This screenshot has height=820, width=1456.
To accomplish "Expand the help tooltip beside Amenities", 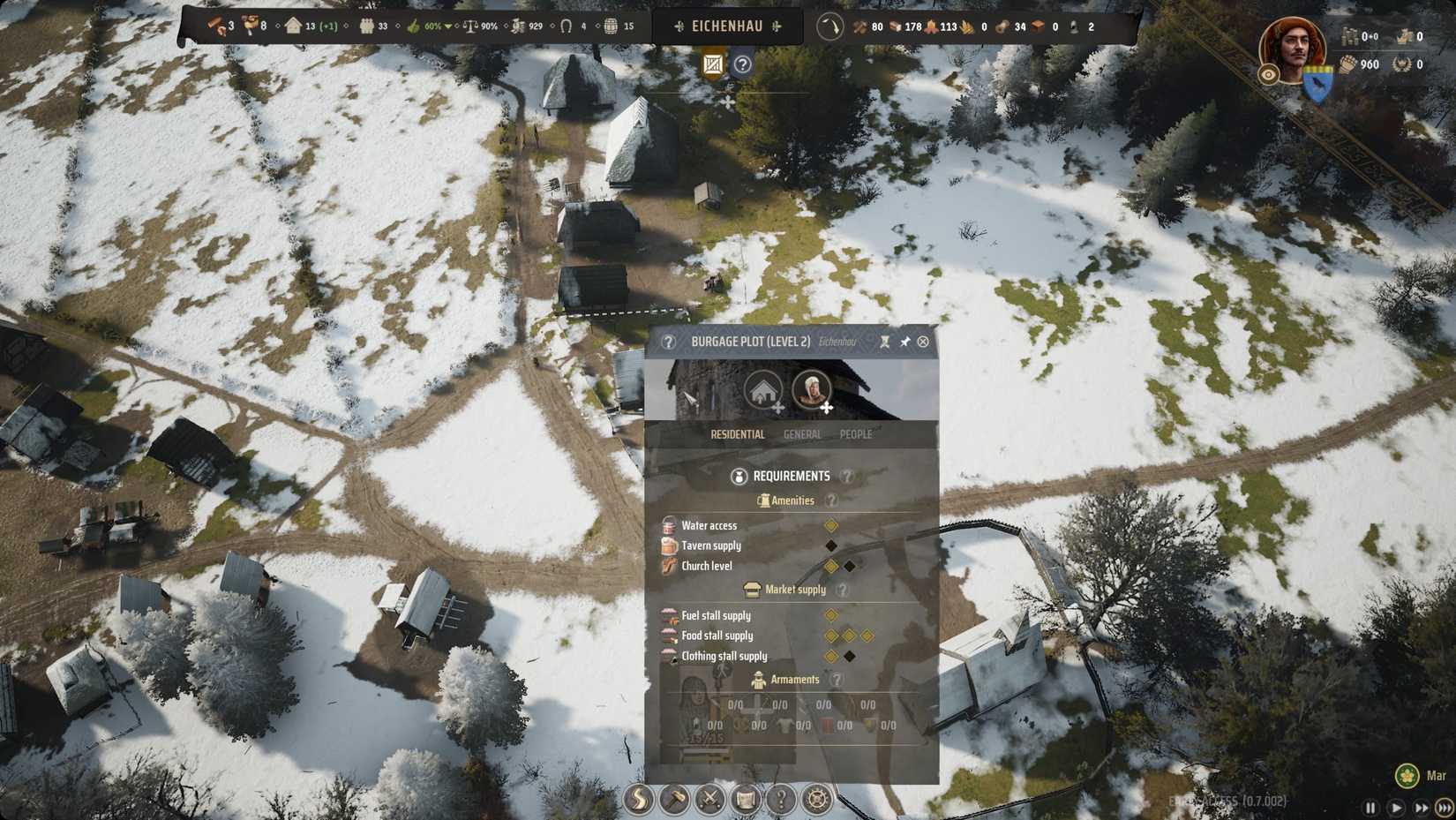I will pos(832,500).
